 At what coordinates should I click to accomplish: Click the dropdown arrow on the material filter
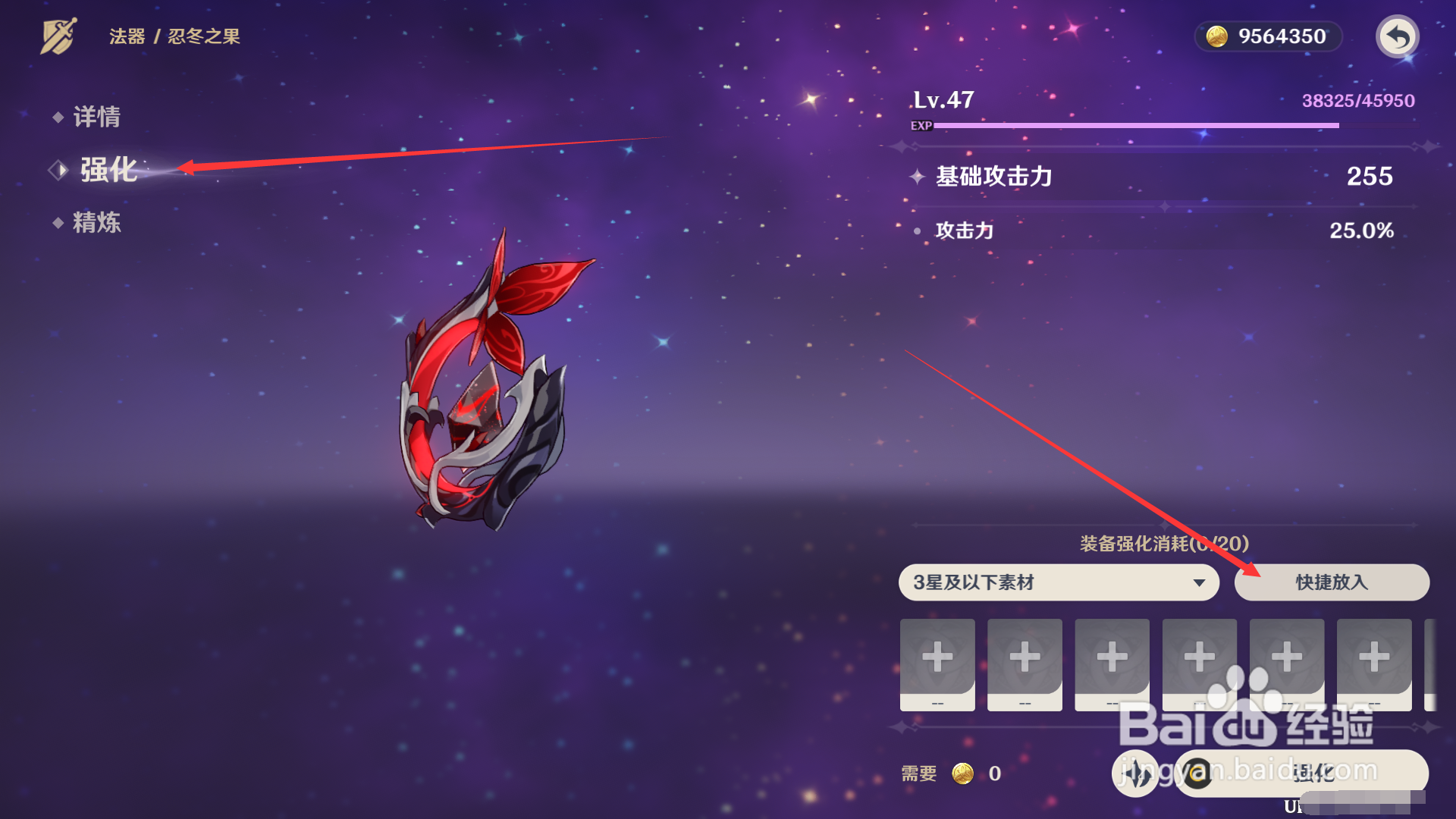coord(1200,582)
